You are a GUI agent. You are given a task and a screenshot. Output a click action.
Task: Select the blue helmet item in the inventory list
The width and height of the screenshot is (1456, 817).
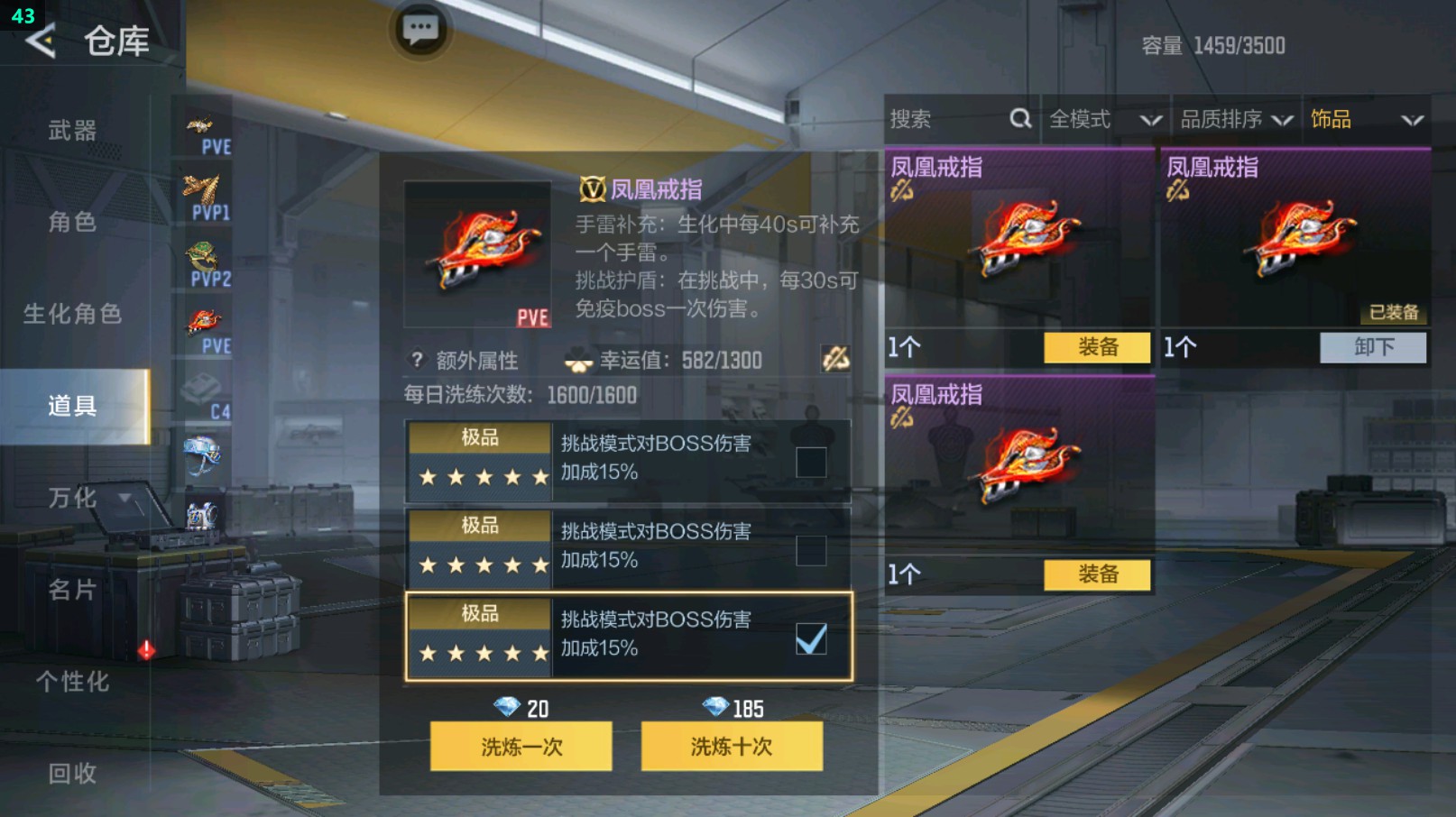tap(206, 458)
